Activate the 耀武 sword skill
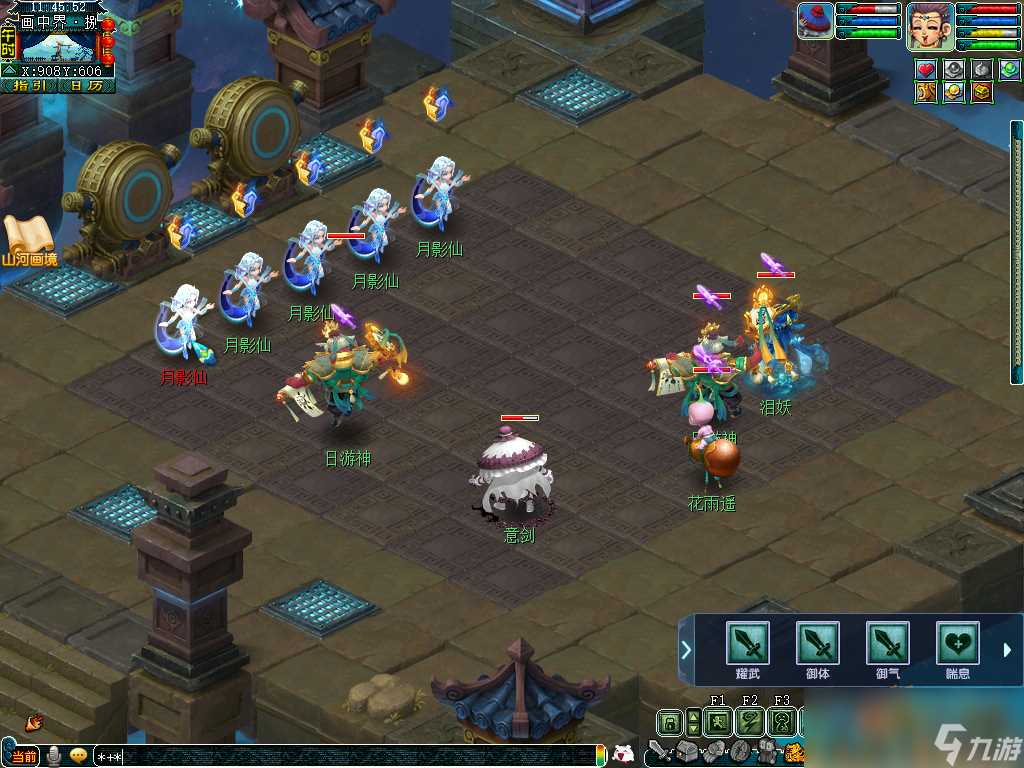Image resolution: width=1024 pixels, height=768 pixels. 747,643
